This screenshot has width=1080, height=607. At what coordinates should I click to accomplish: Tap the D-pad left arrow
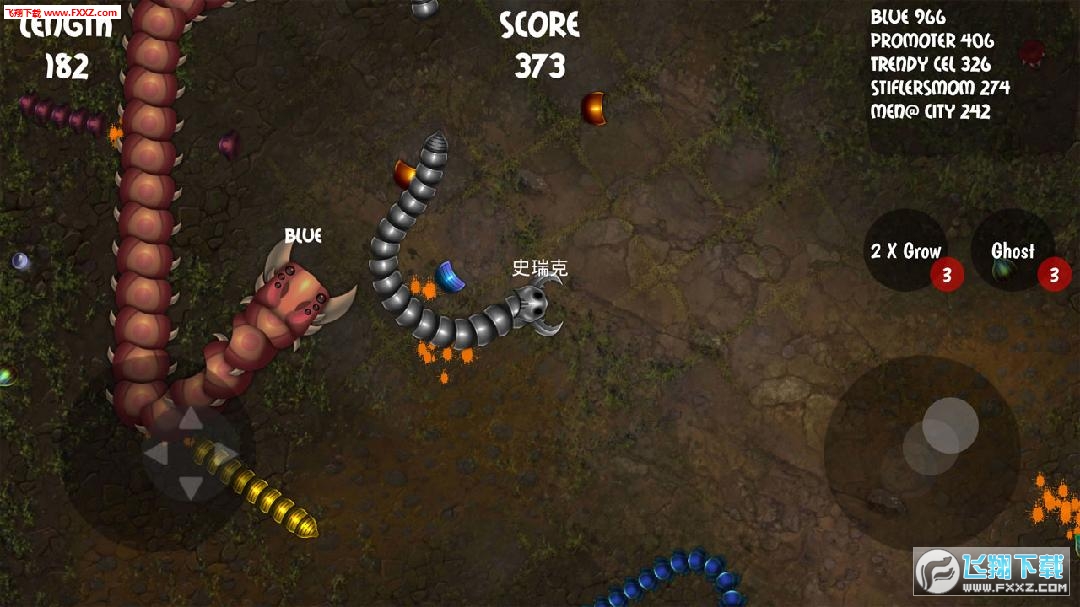(155, 454)
